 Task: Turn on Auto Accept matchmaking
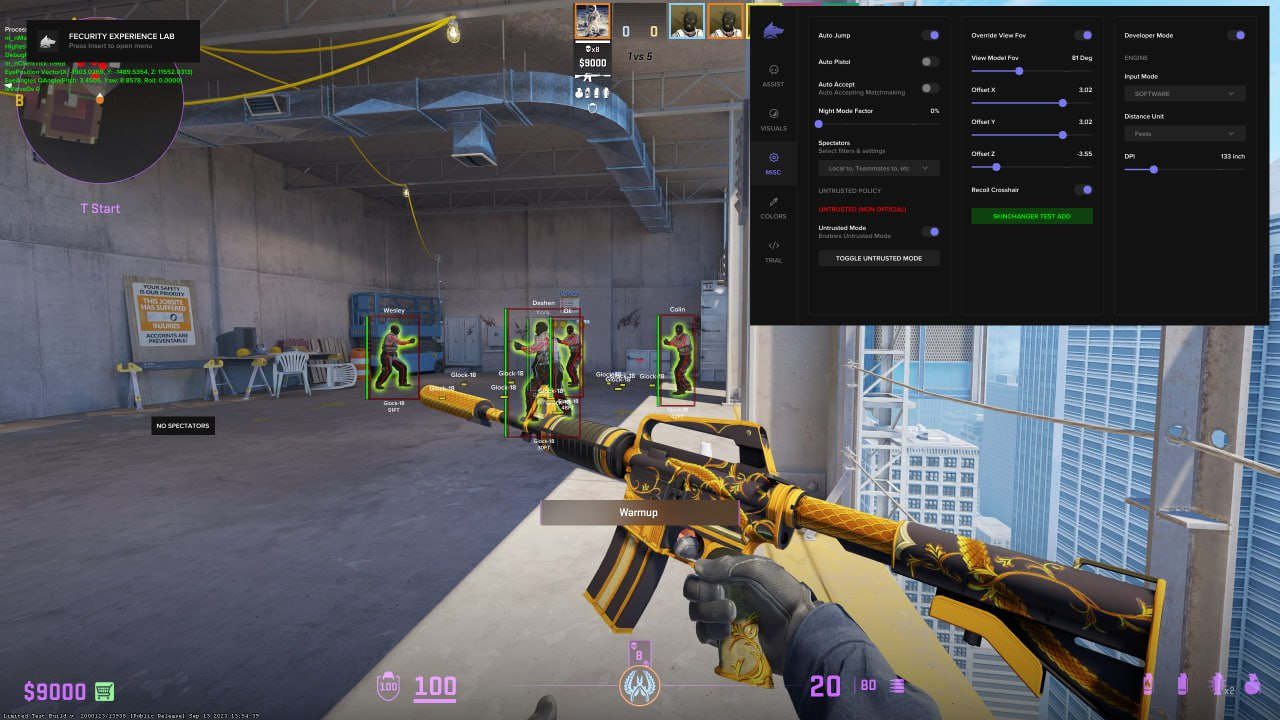click(x=930, y=88)
